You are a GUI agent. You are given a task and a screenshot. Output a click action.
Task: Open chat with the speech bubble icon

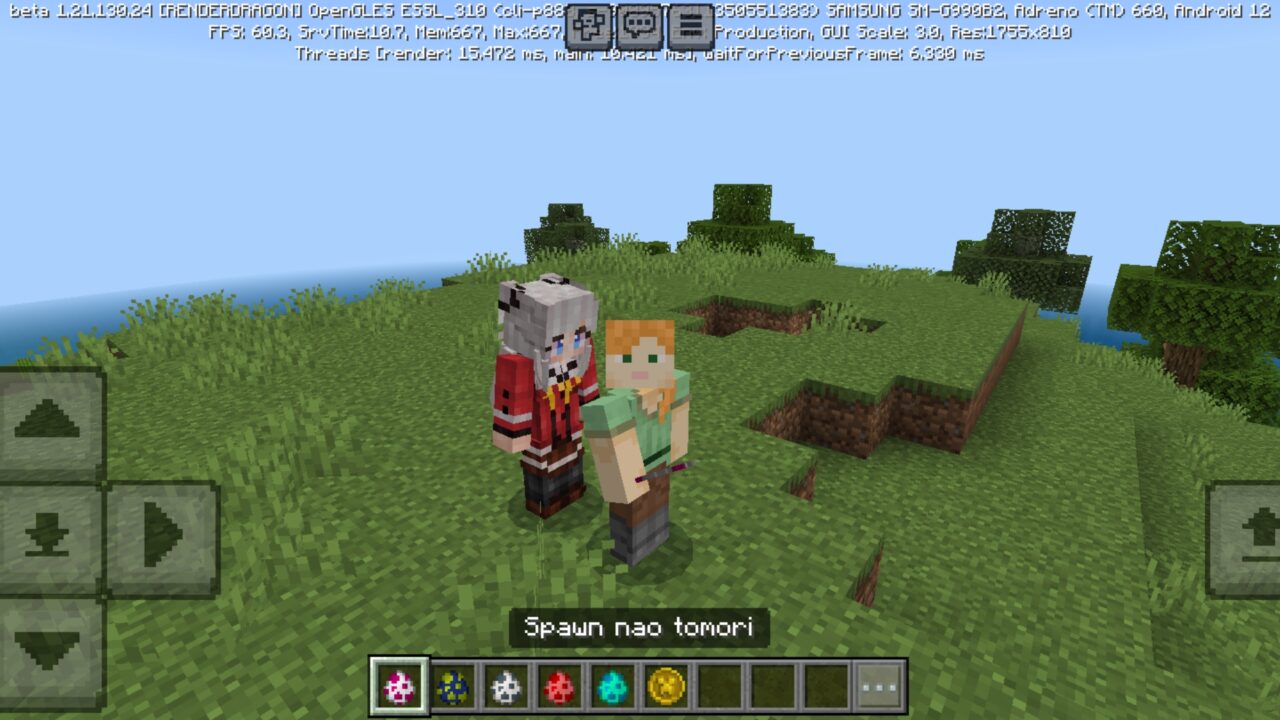pyautogui.click(x=637, y=22)
